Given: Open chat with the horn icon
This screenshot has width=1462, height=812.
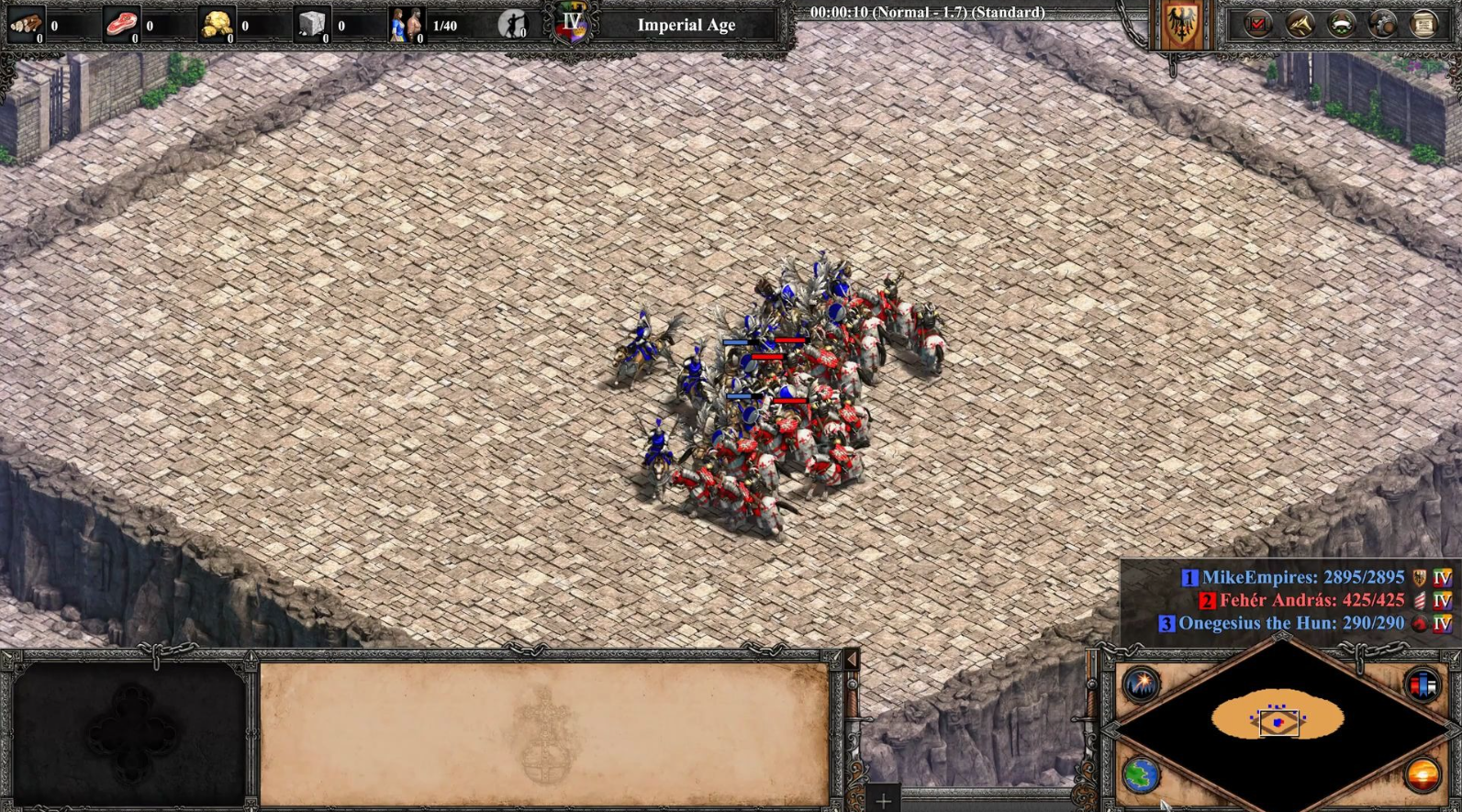Looking at the screenshot, I should (1300, 24).
